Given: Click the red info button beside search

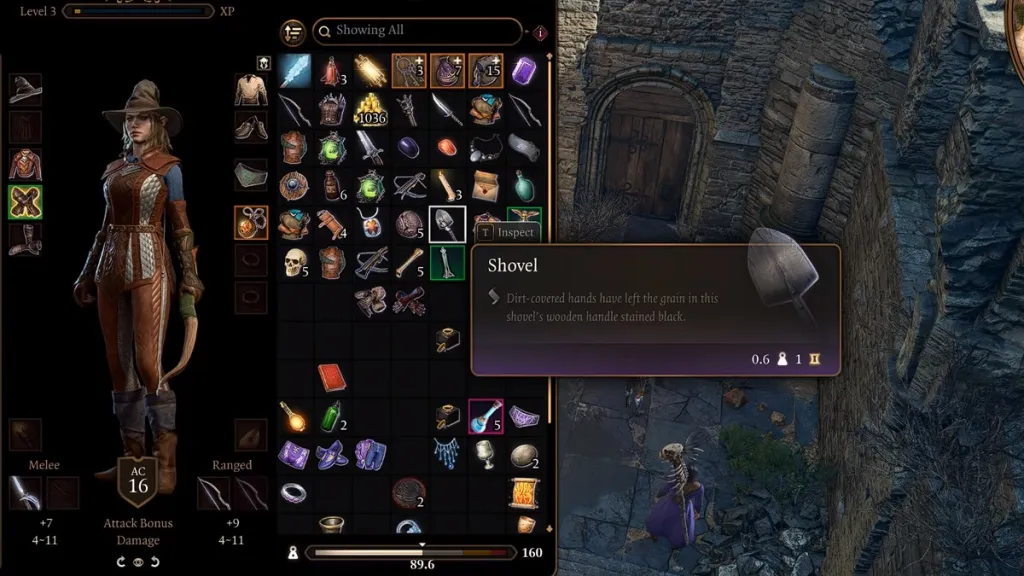Looking at the screenshot, I should pyautogui.click(x=540, y=33).
